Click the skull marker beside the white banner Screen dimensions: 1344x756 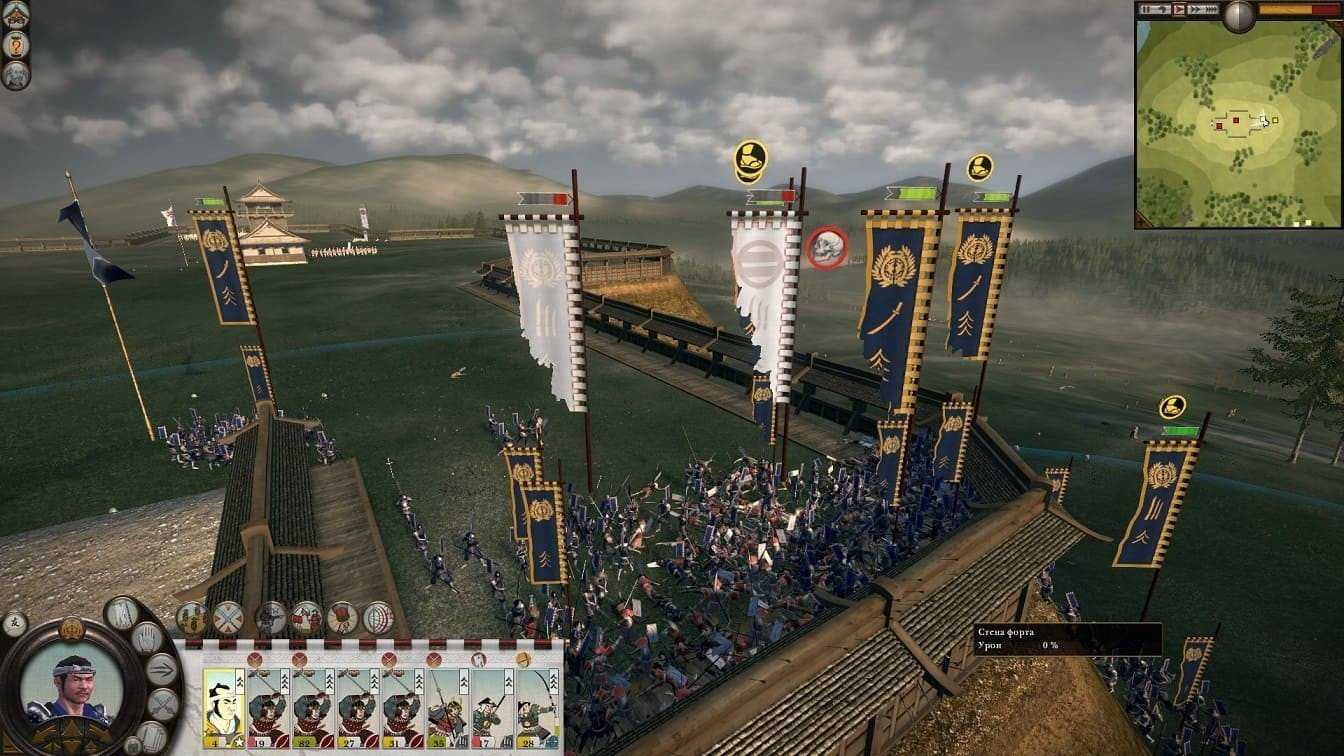pos(827,248)
